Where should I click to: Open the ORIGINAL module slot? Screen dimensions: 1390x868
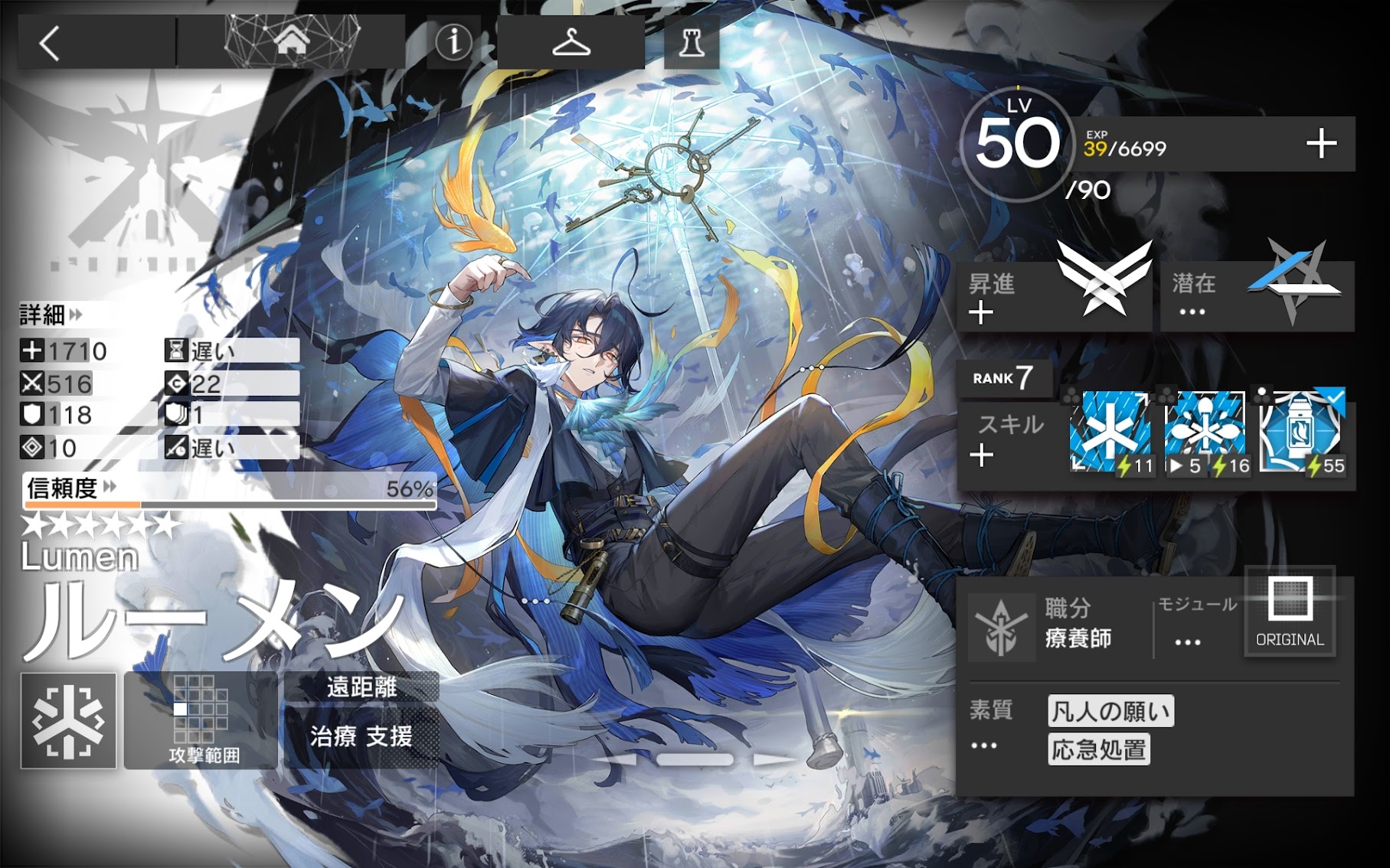1290,611
